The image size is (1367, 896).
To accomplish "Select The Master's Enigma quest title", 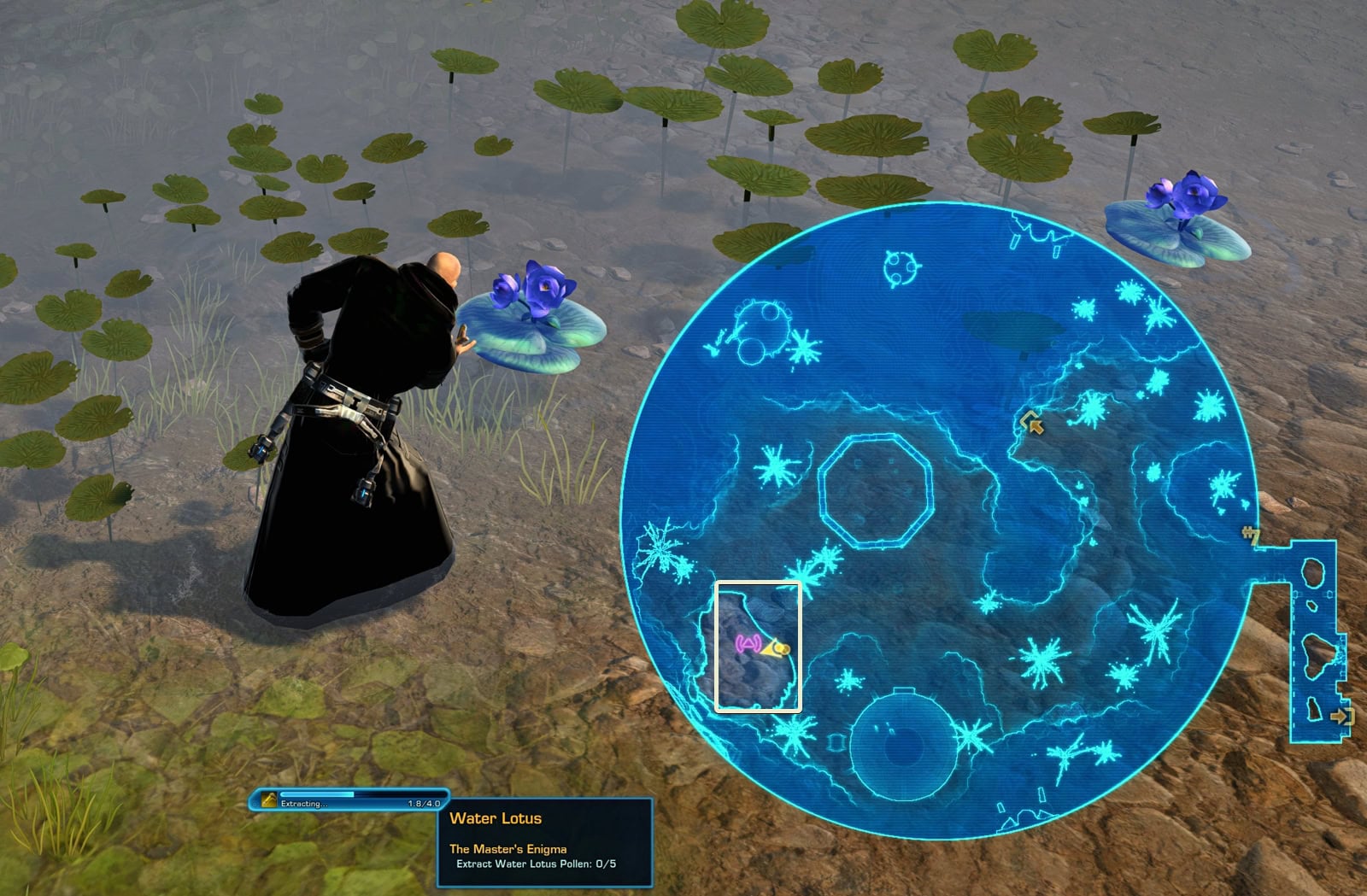I will pos(510,851).
